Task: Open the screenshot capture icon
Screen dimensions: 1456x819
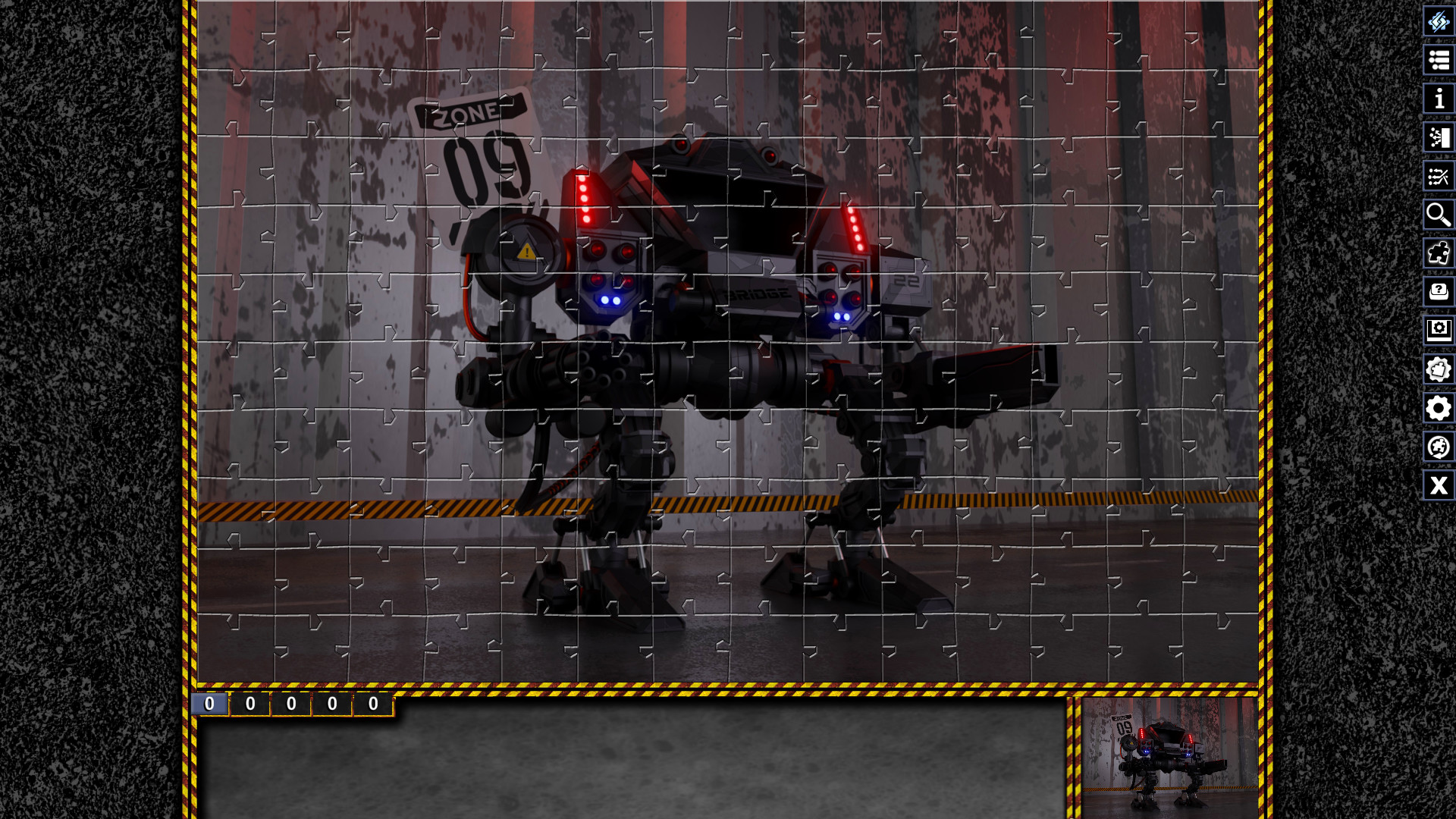Action: point(1438,331)
